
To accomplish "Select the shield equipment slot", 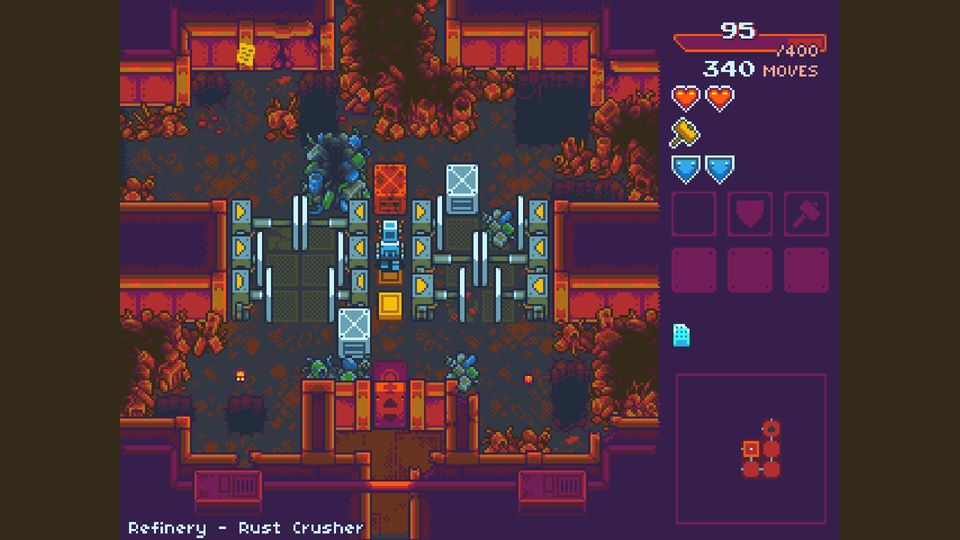I will (749, 213).
